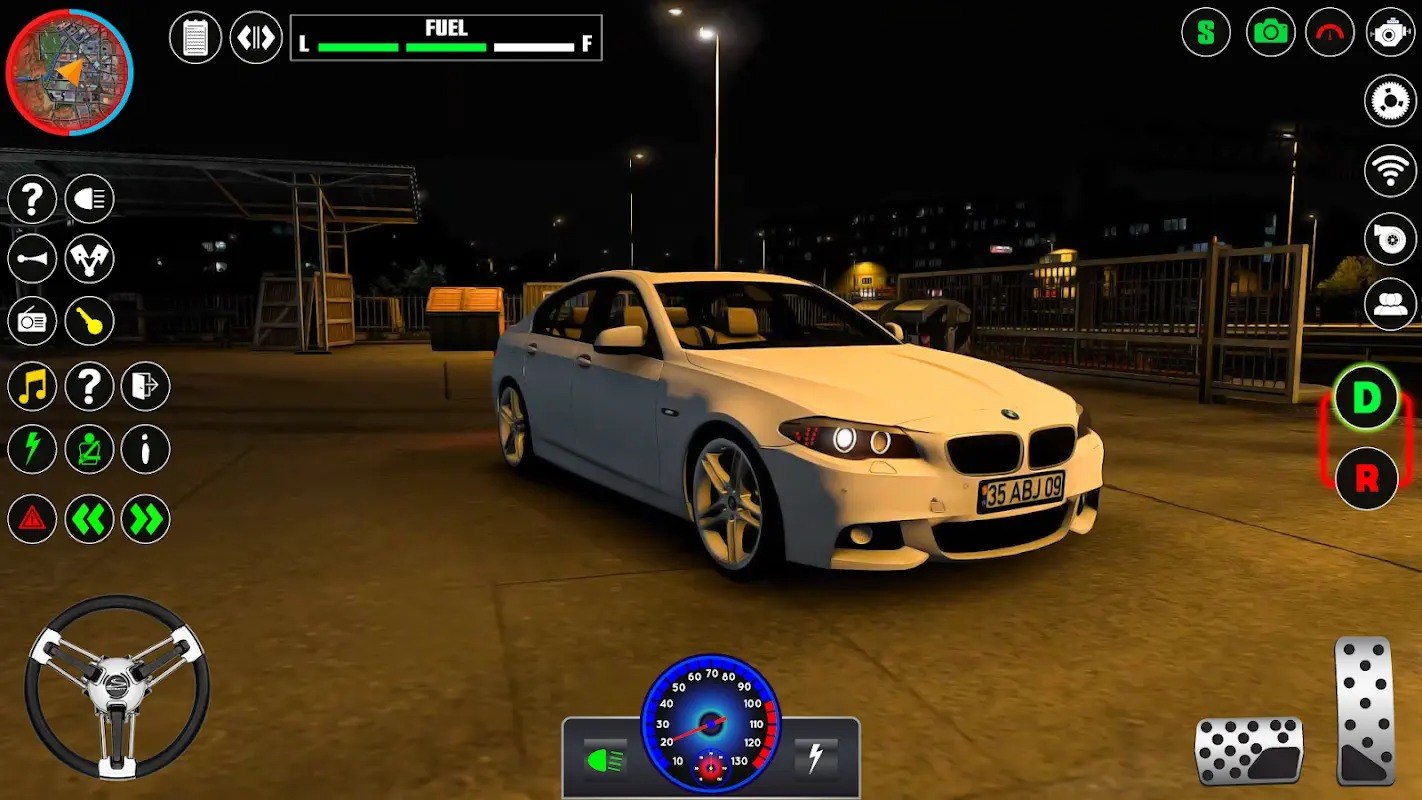Screen dimensions: 1422x800
Task: Tap the brake pedal
Action: click(x=1249, y=750)
